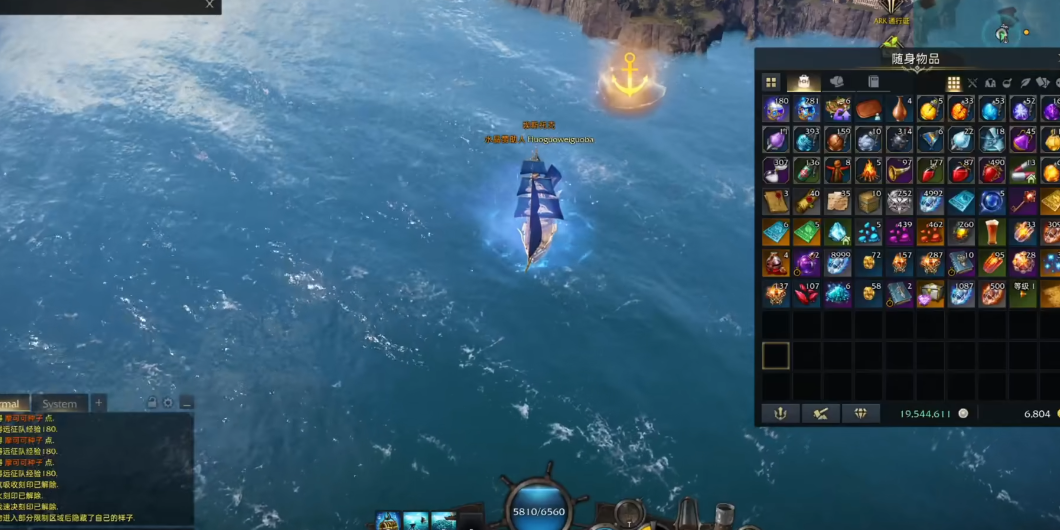Switch to the four-square grid inventory tab
The image size is (1060, 530).
point(771,82)
